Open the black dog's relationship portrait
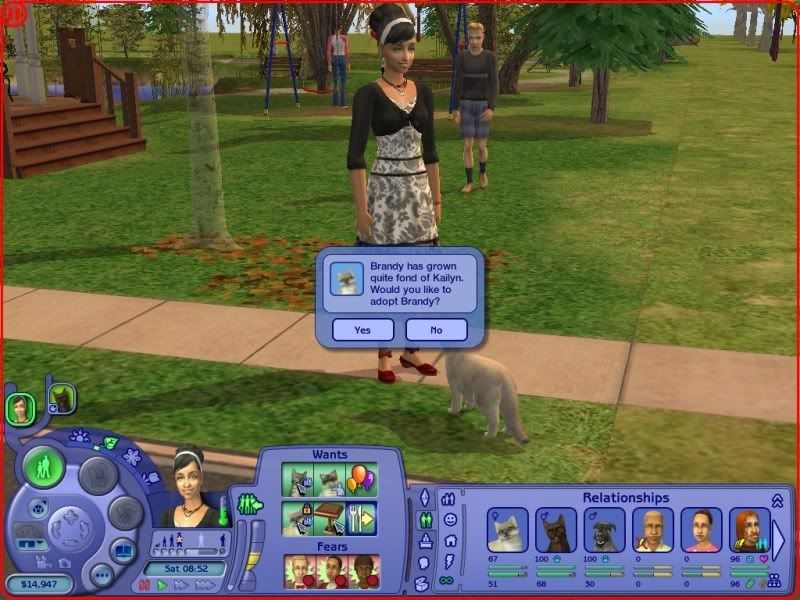This screenshot has height=600, width=800. 604,529
